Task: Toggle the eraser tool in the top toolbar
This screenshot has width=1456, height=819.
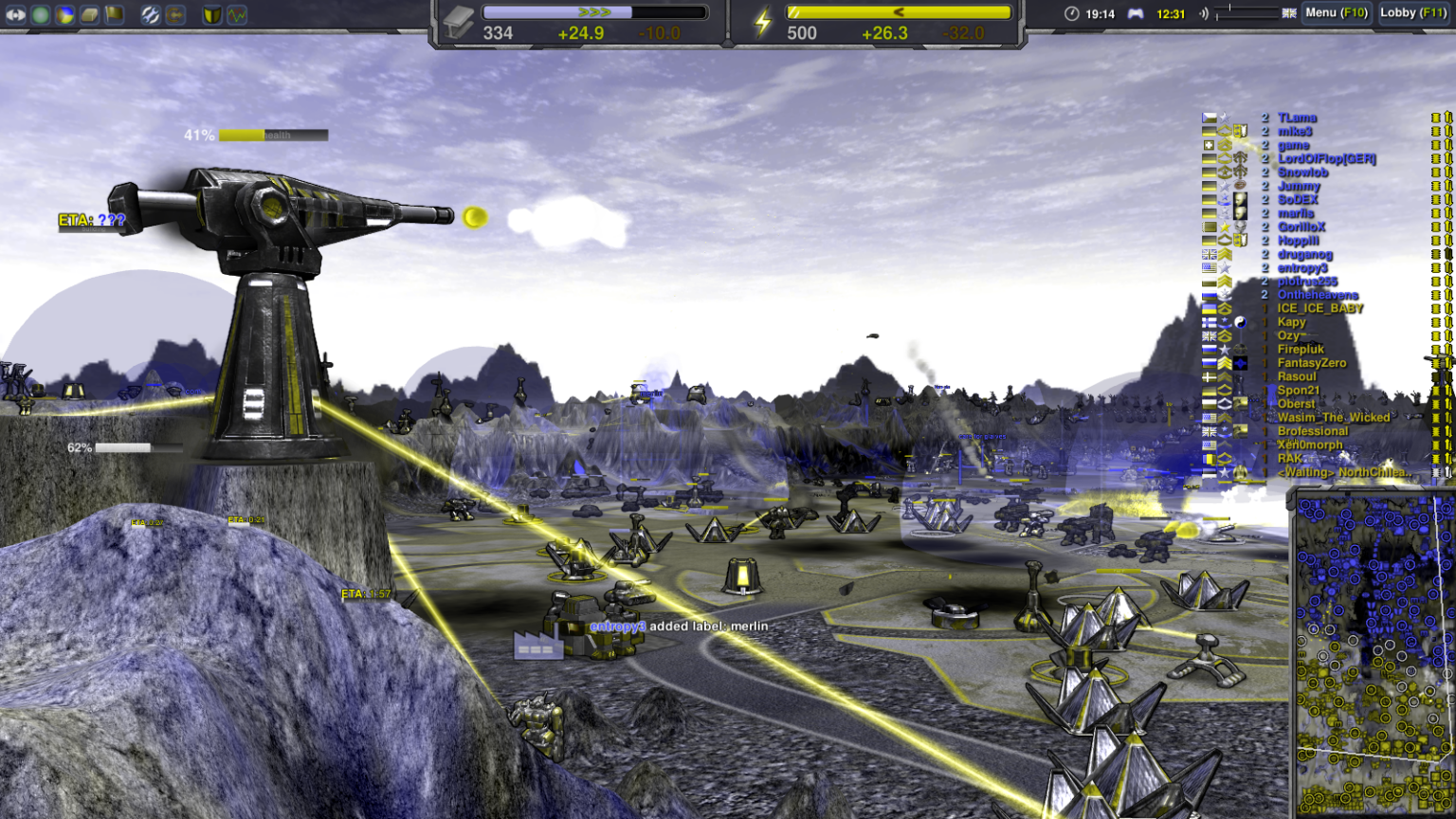Action: coord(89,13)
